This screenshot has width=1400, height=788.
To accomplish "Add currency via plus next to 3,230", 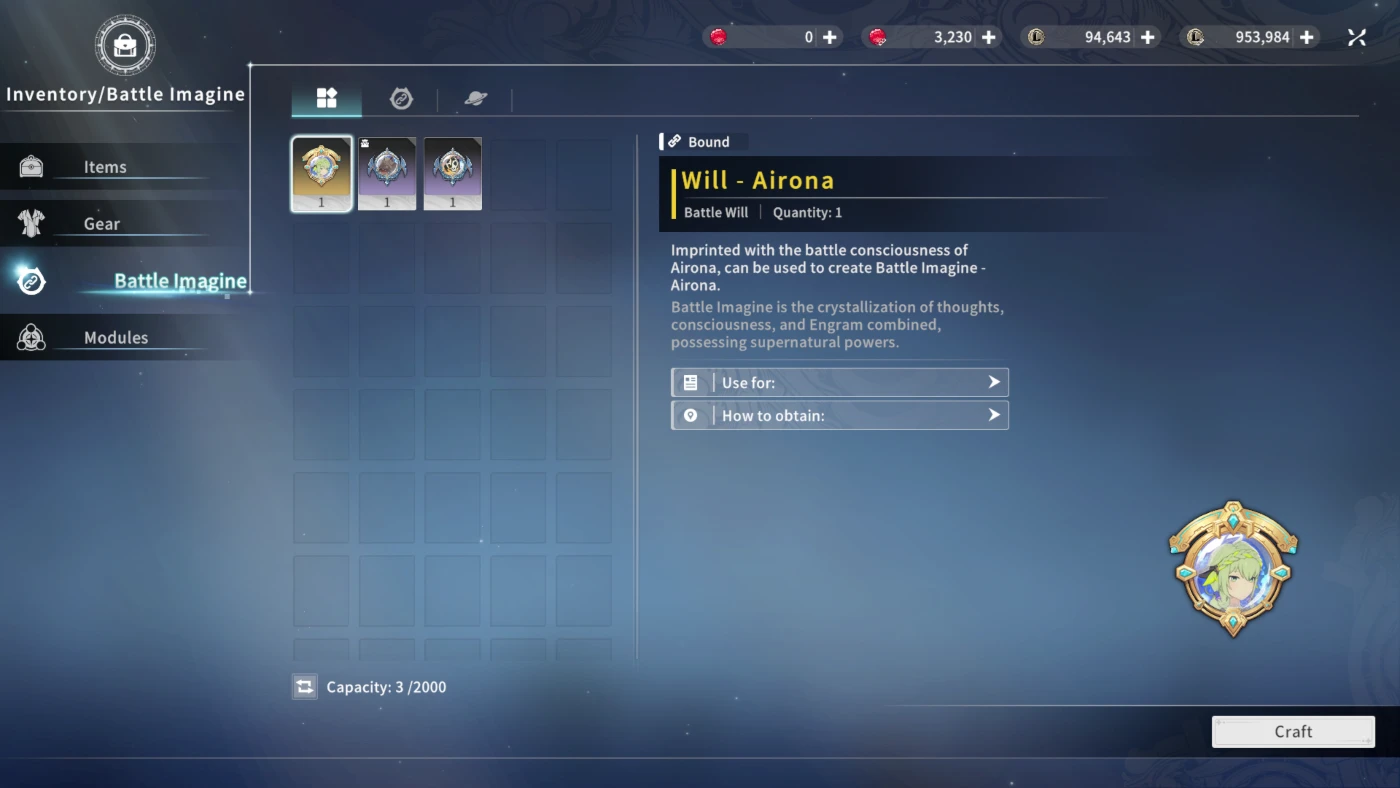I will [x=989, y=37].
